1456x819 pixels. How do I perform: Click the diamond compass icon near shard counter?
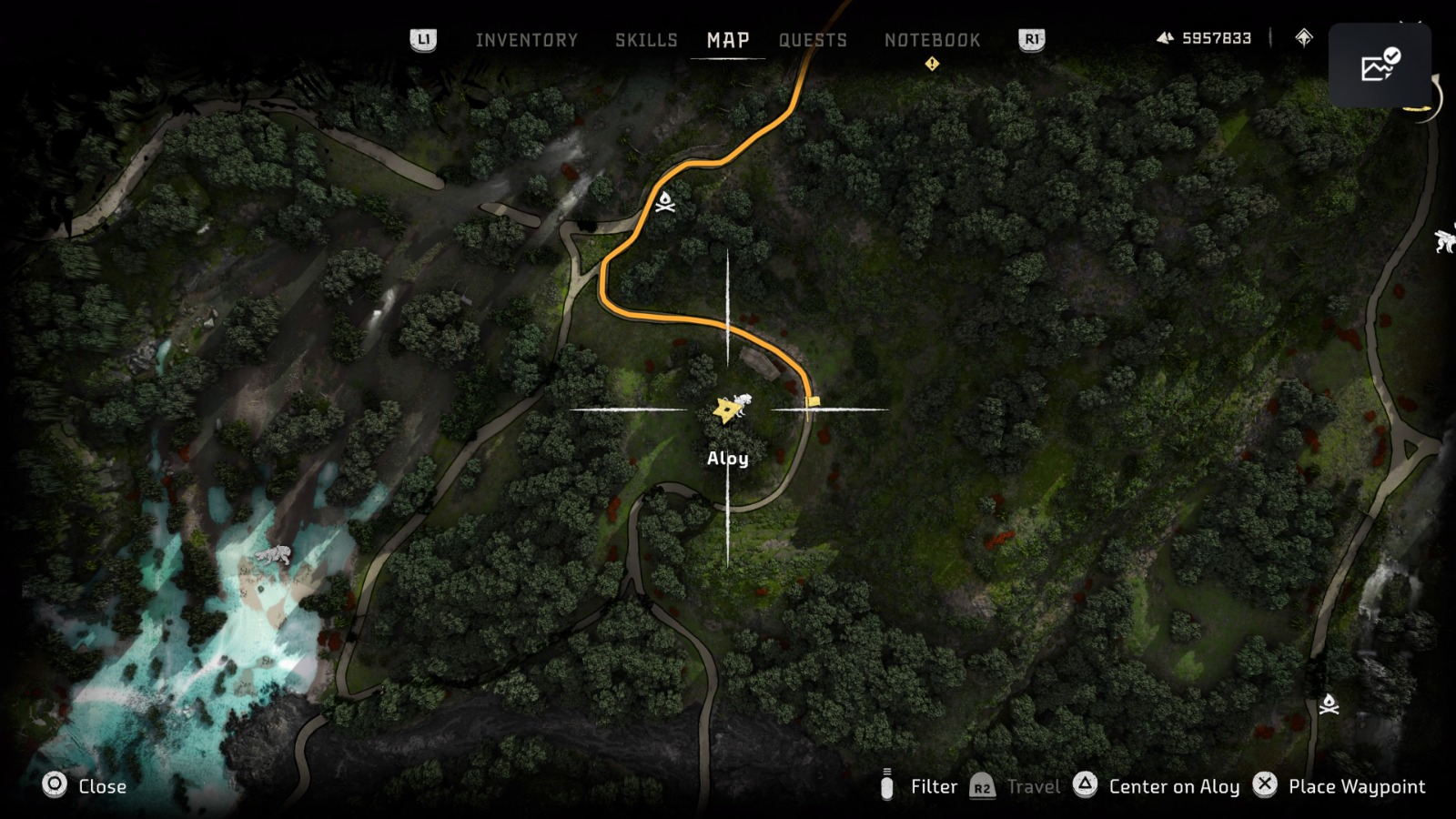click(x=1304, y=37)
